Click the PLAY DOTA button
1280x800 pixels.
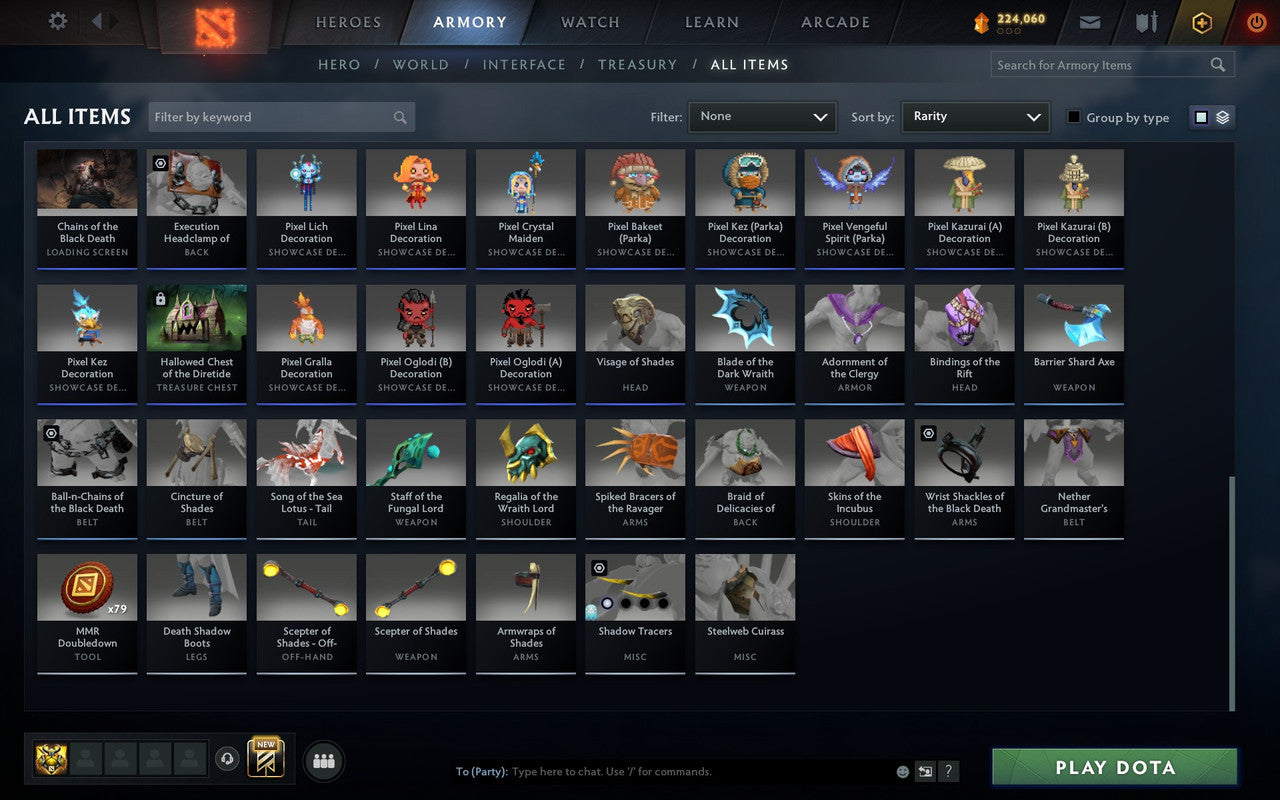[1114, 767]
